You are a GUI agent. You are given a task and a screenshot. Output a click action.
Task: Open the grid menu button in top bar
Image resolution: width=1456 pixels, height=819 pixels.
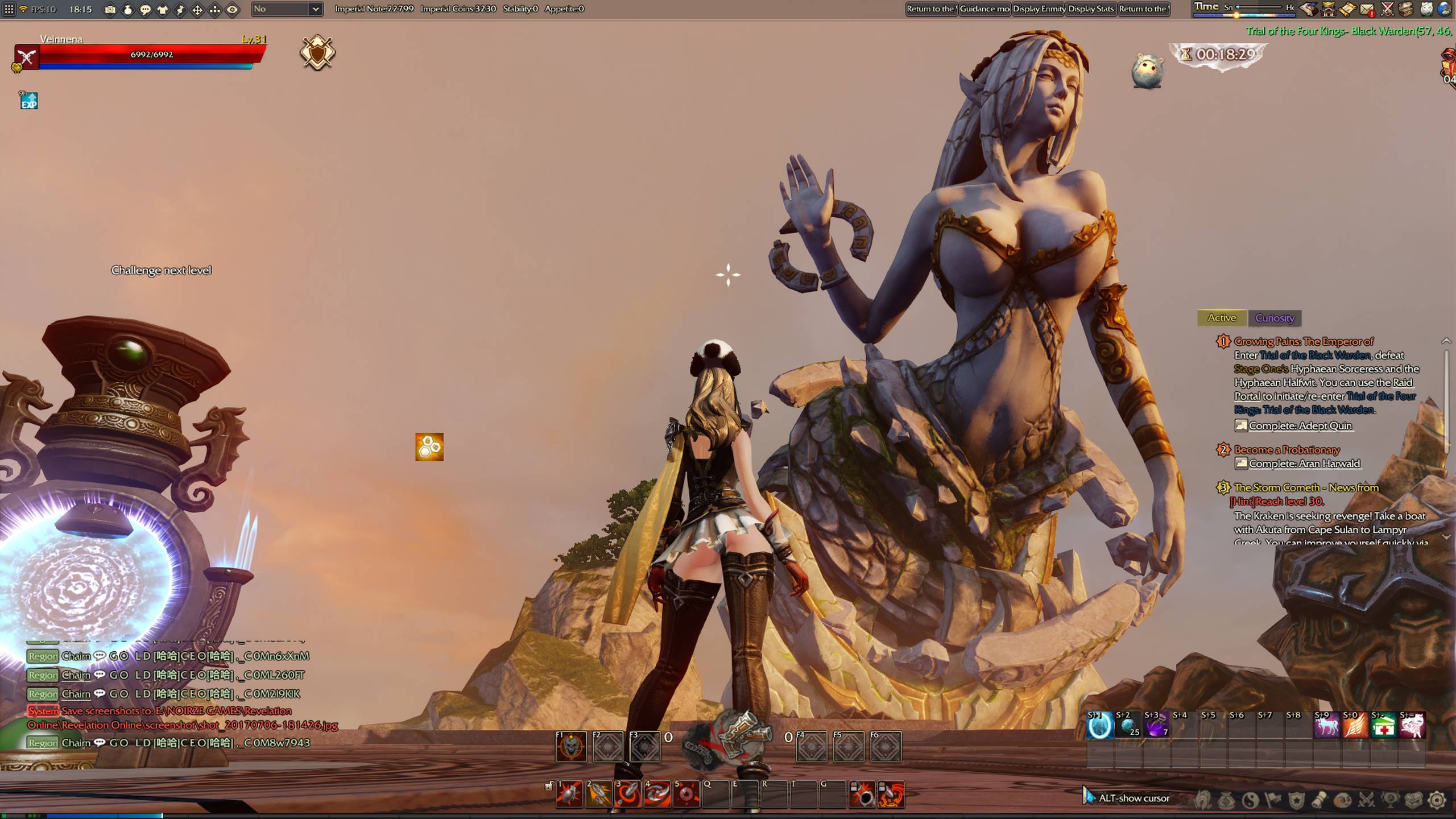(9, 9)
